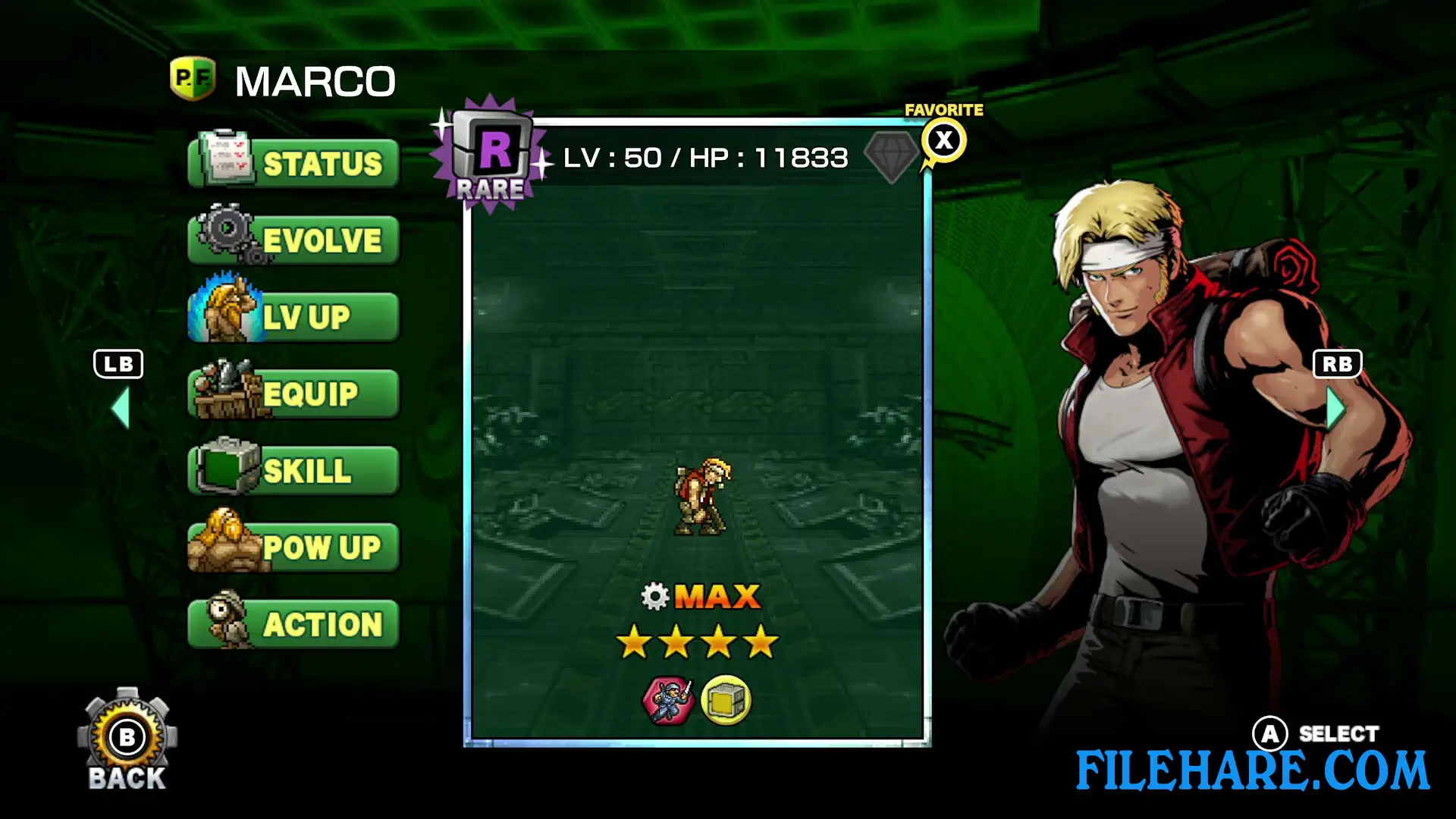Screen dimensions: 1456x819
Task: Click the red ninja skill badge
Action: (668, 700)
